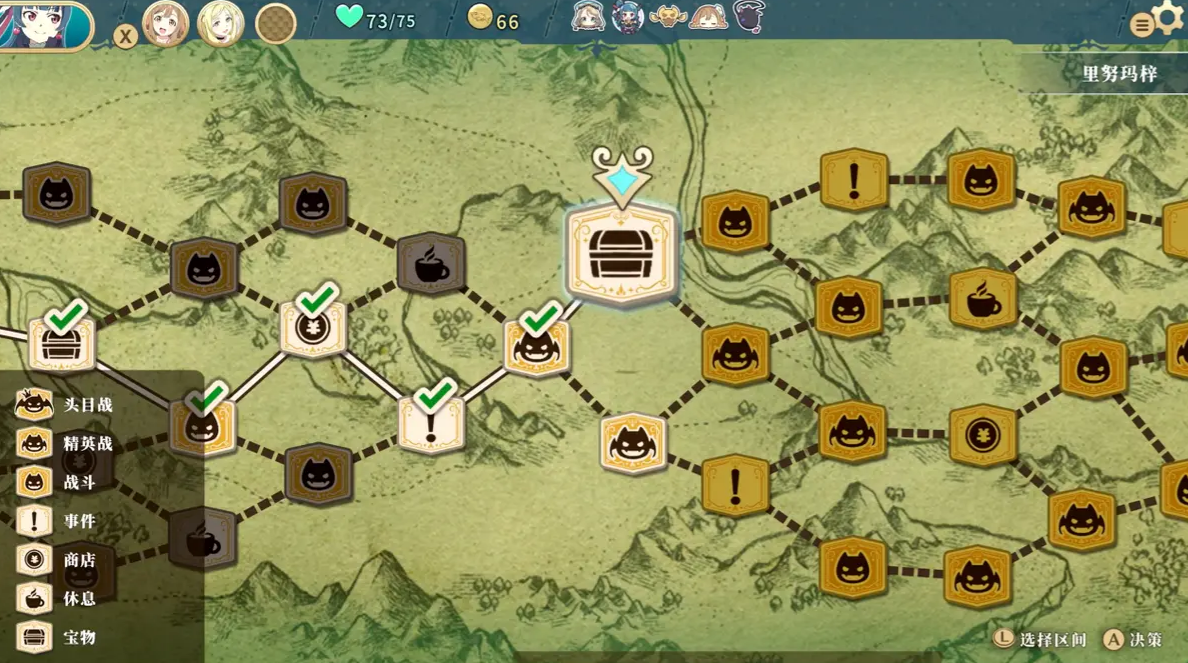Click the 精英战 elite legend entry
1188x663 pixels.
coord(64,443)
